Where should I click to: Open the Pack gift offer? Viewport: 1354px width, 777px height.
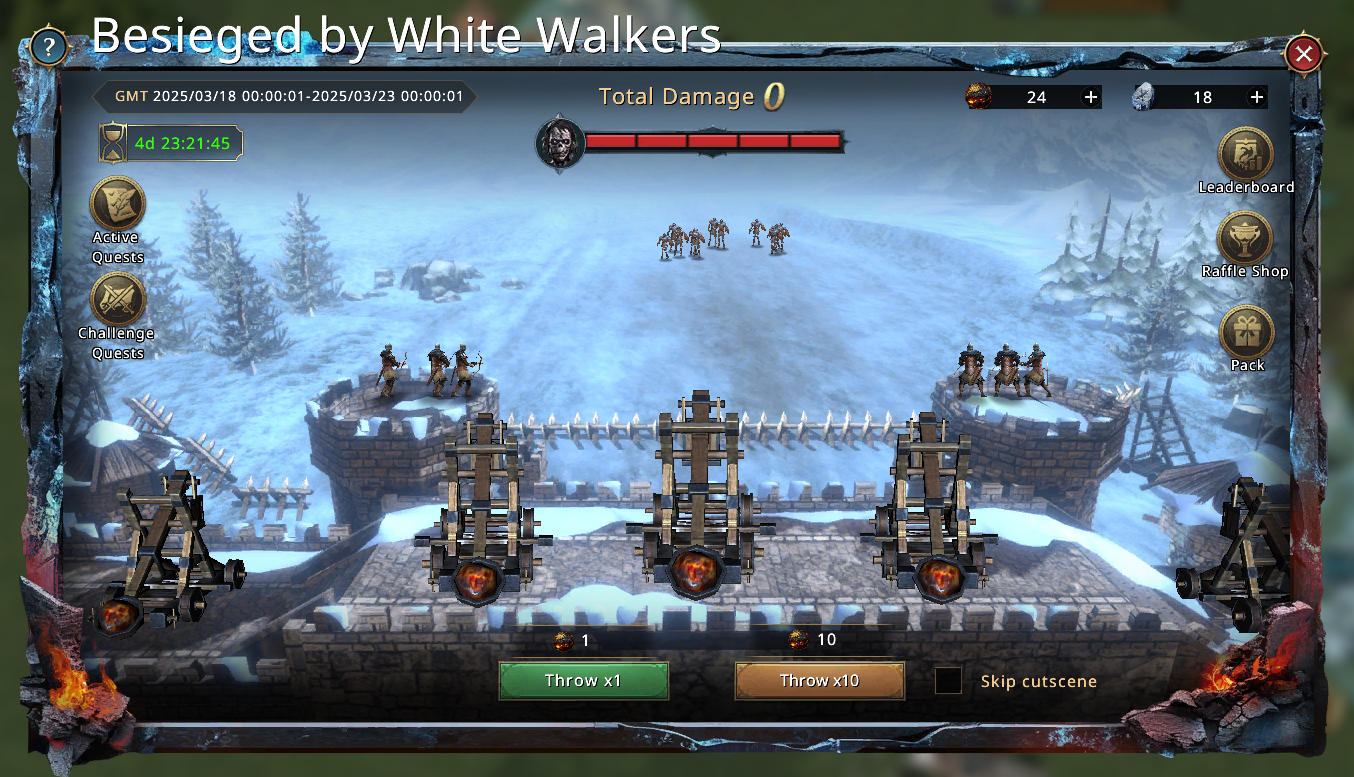tap(1247, 333)
